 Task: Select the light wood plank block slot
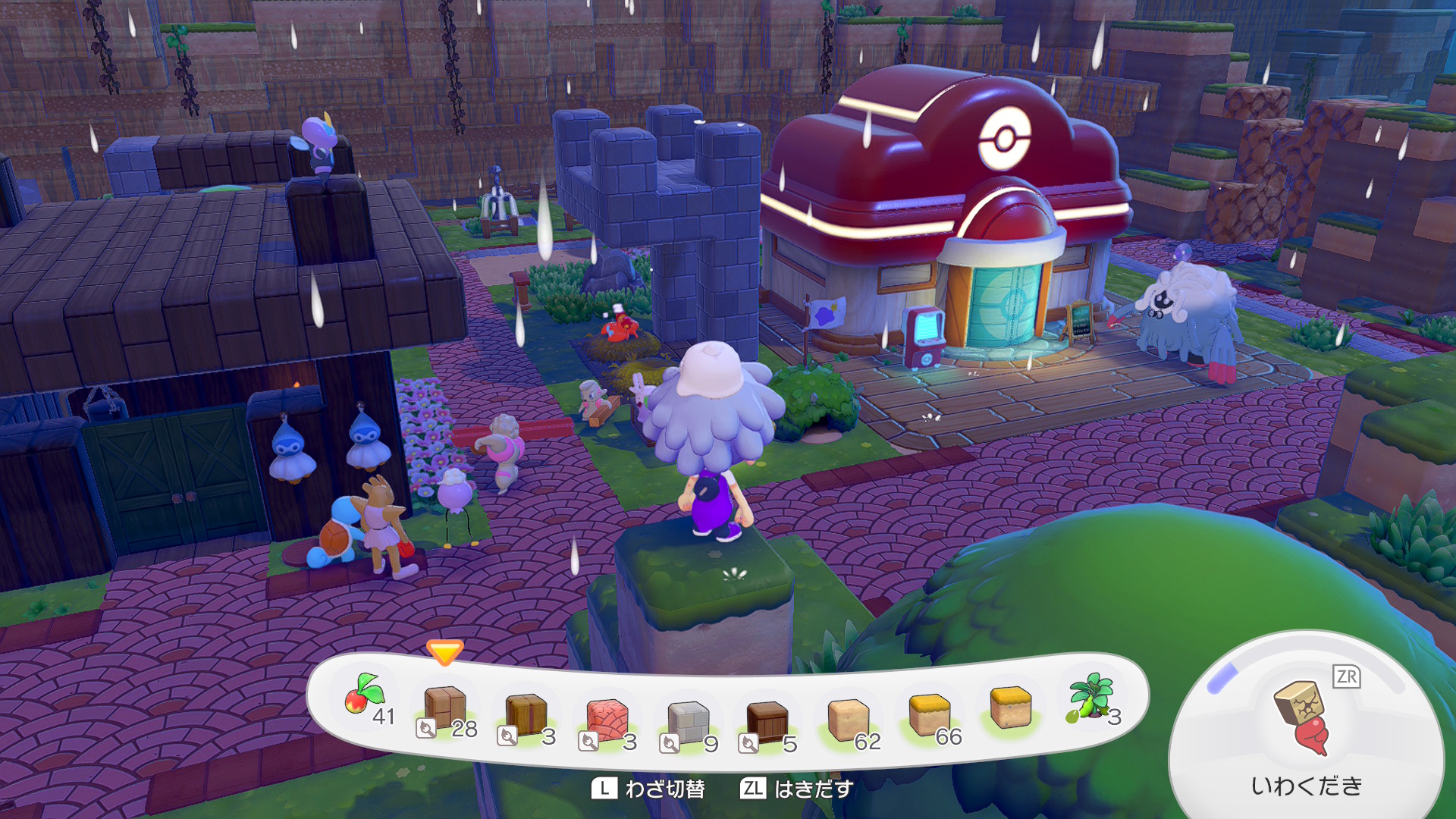tap(446, 708)
